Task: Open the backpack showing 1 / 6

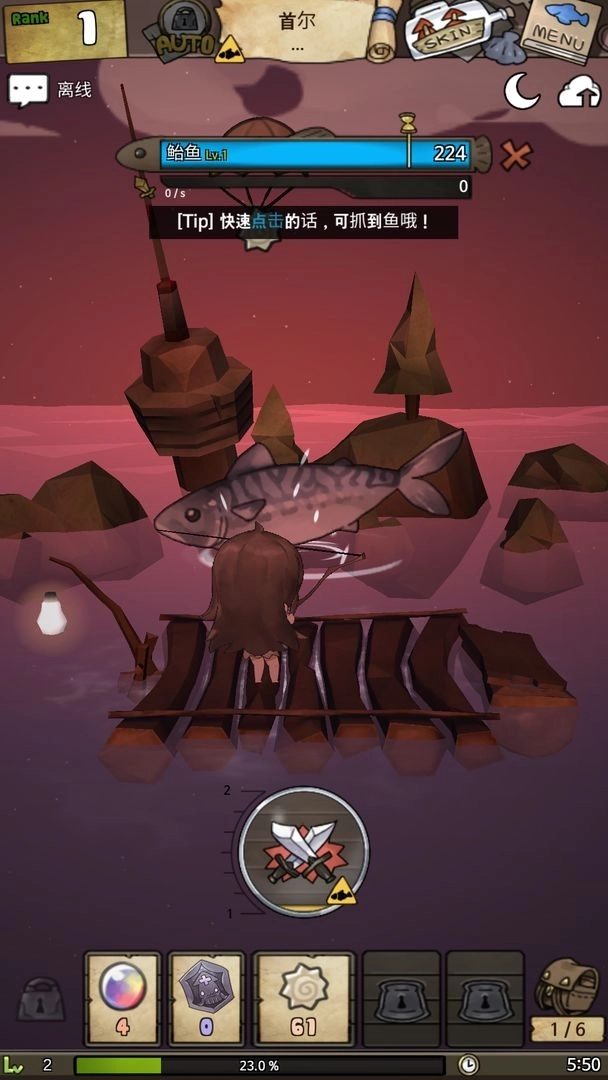Action: (x=567, y=997)
